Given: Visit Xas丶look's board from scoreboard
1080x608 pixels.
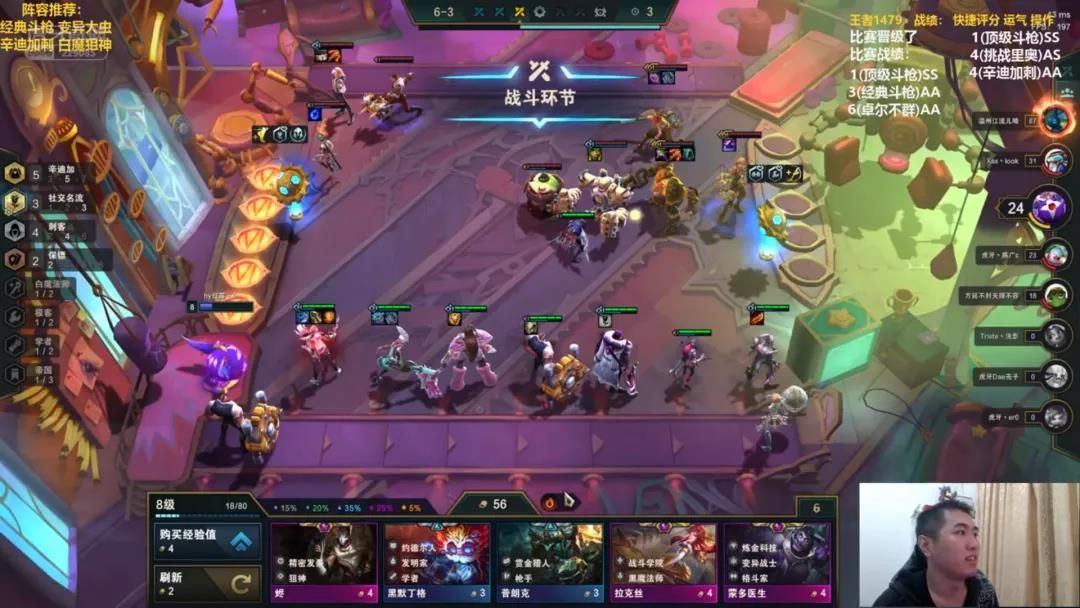Looking at the screenshot, I should pos(1056,160).
